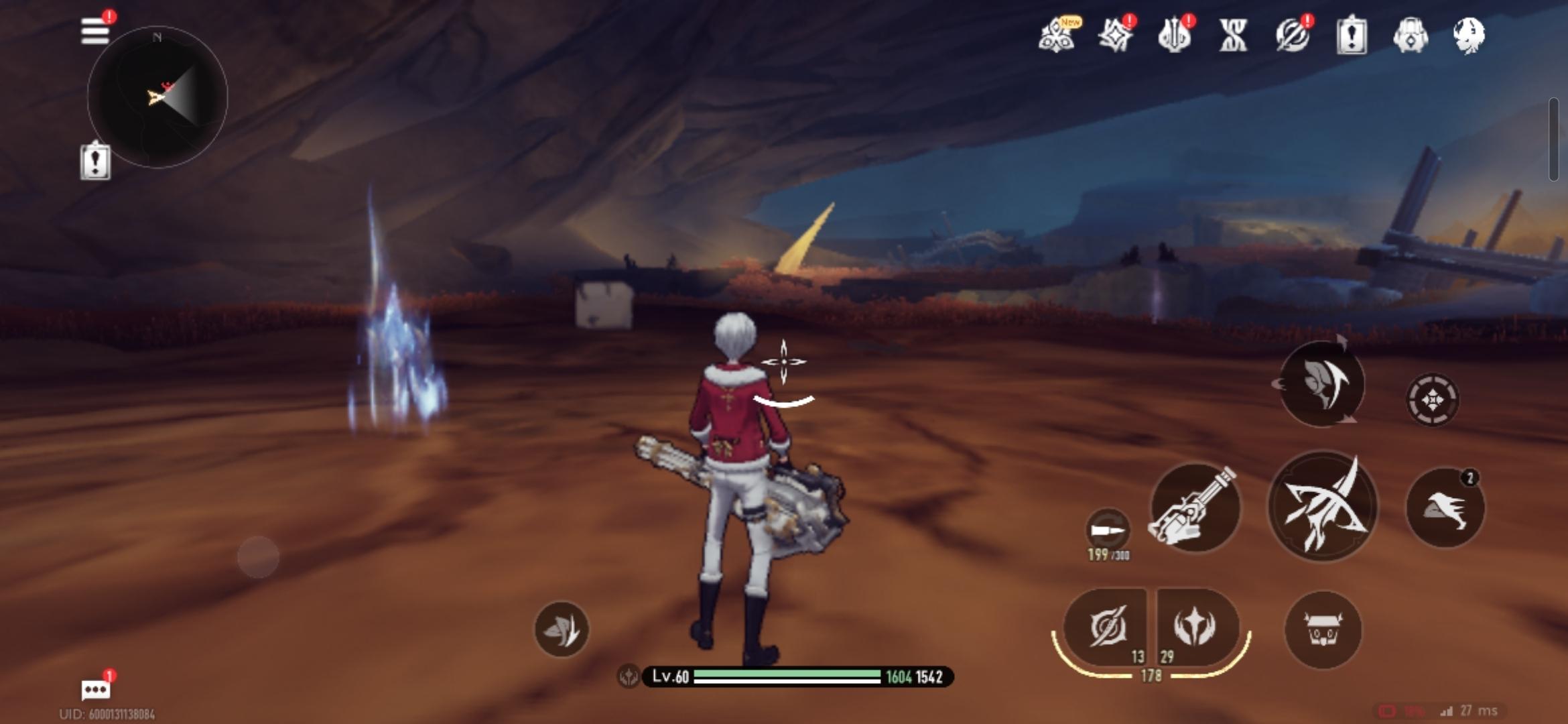Tap the jump button with curved arrow
Image resolution: width=1568 pixels, height=724 pixels.
click(1321, 384)
